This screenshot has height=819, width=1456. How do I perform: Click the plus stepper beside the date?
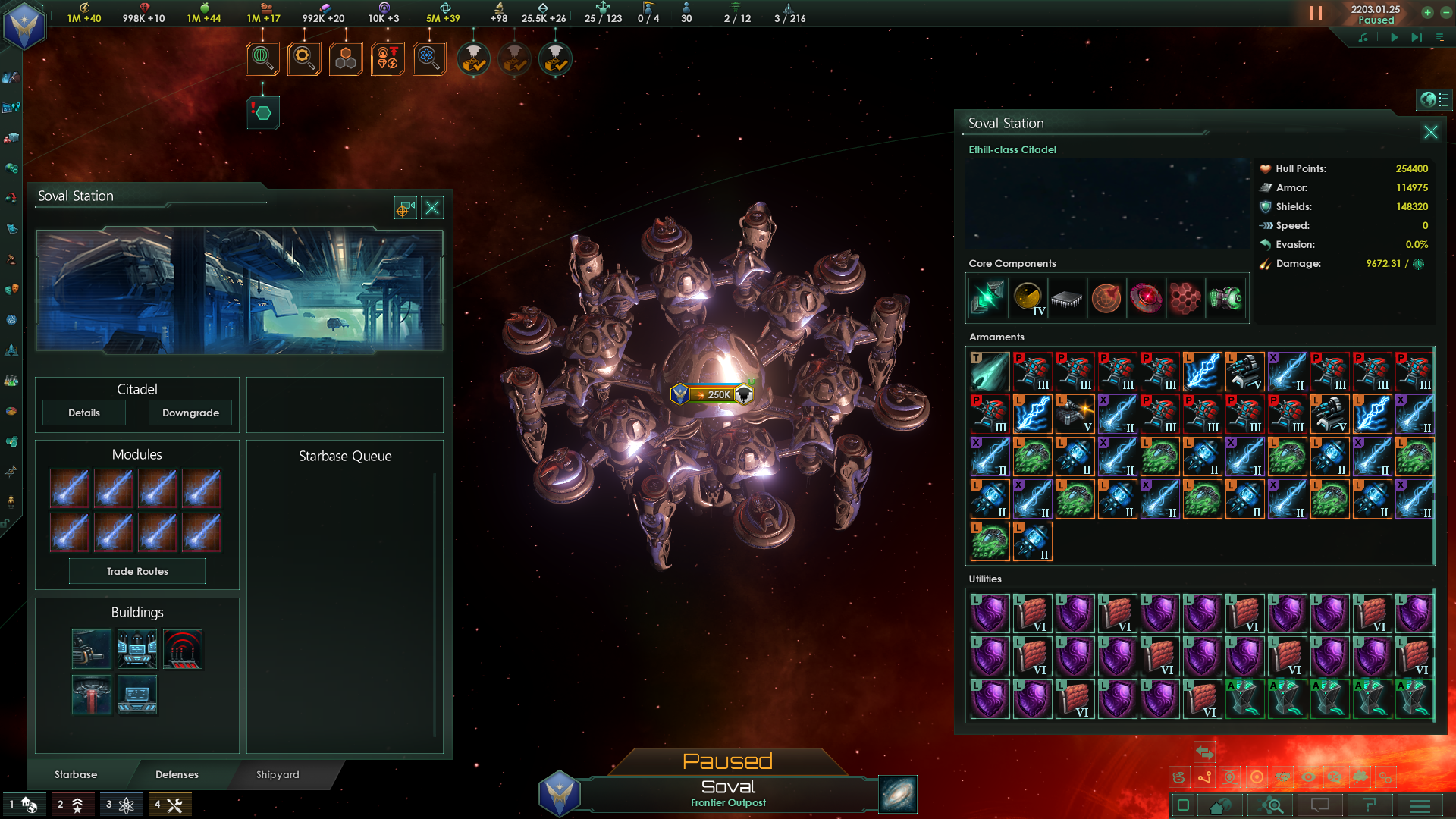(1428, 12)
